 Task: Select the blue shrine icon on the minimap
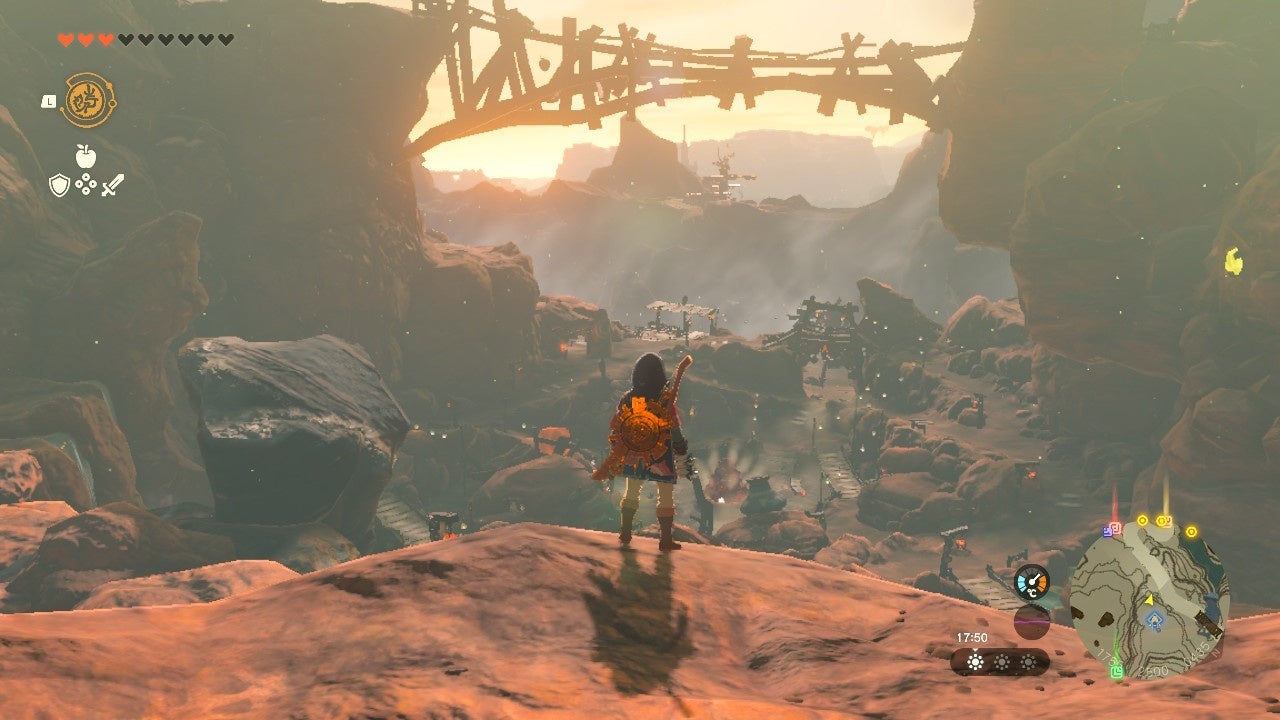pyautogui.click(x=1154, y=619)
